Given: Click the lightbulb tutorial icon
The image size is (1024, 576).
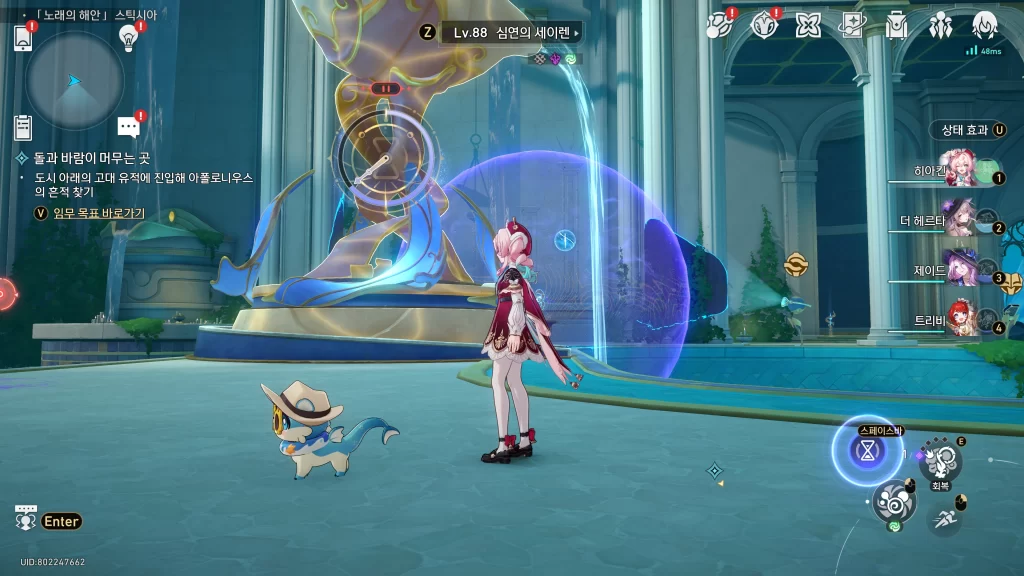Looking at the screenshot, I should coord(128,37).
